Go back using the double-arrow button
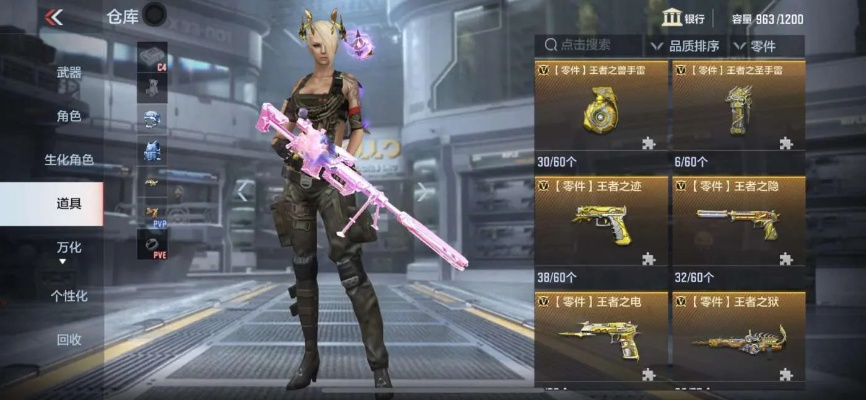The image size is (866, 400). tap(54, 17)
